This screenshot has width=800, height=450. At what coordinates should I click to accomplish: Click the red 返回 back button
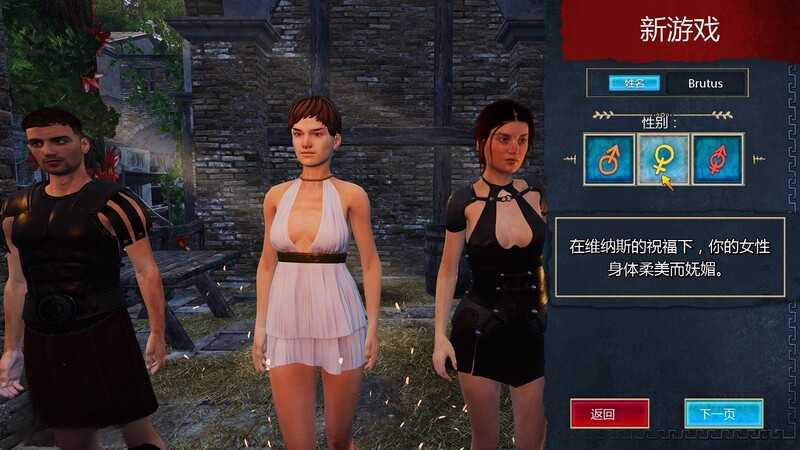point(609,413)
